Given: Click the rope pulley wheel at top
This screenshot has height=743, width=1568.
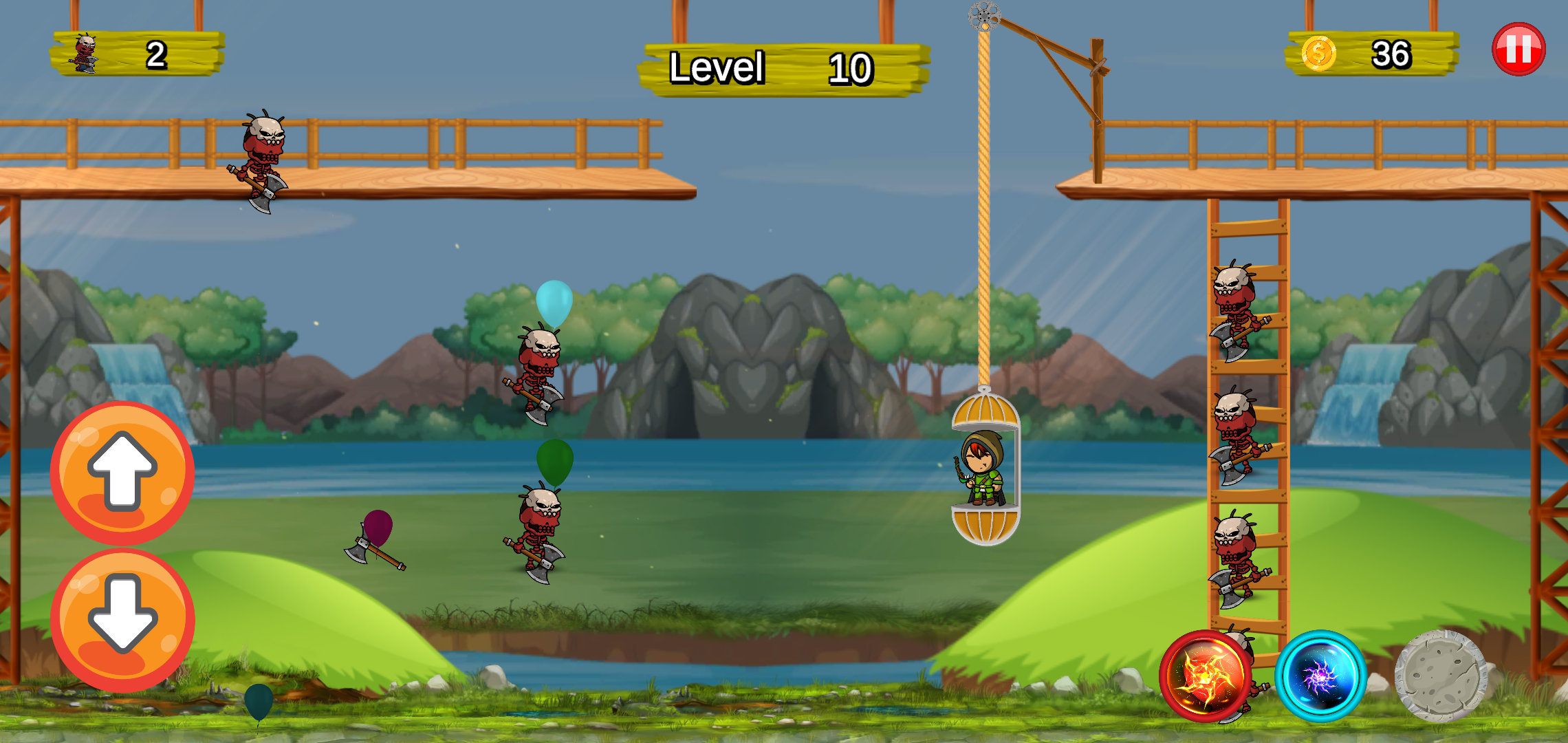Looking at the screenshot, I should 986,15.
